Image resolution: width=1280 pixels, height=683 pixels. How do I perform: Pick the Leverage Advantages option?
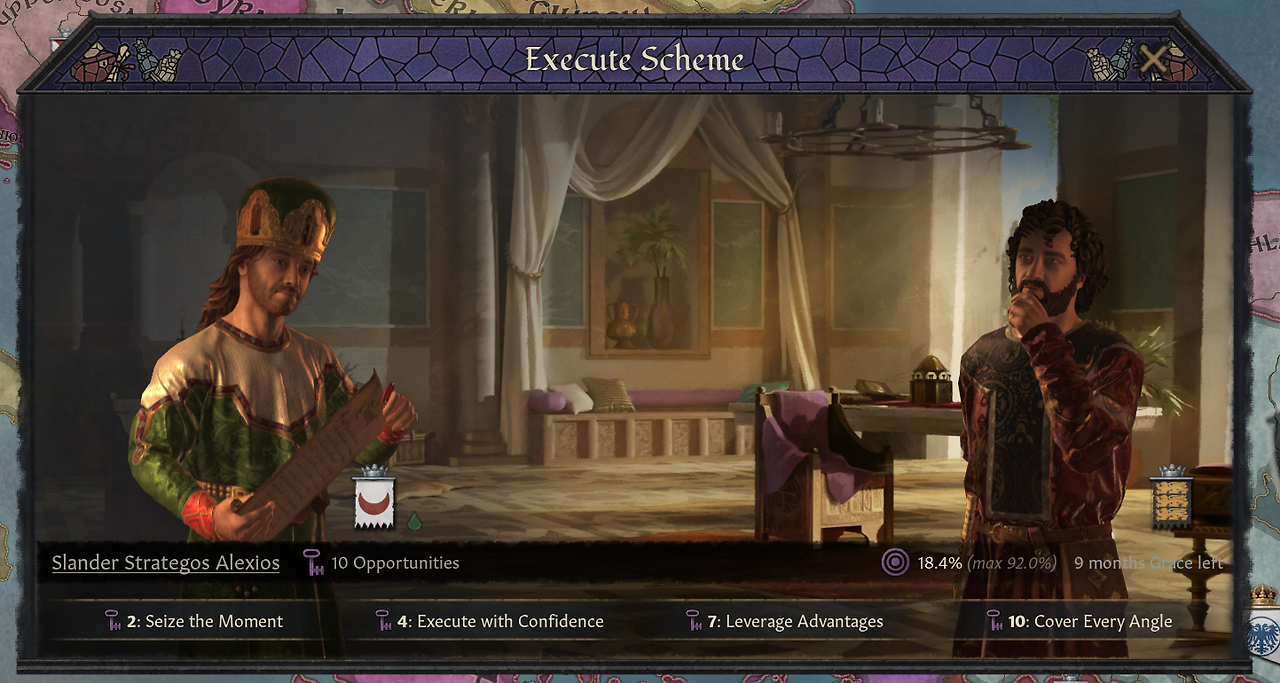pyautogui.click(x=784, y=621)
